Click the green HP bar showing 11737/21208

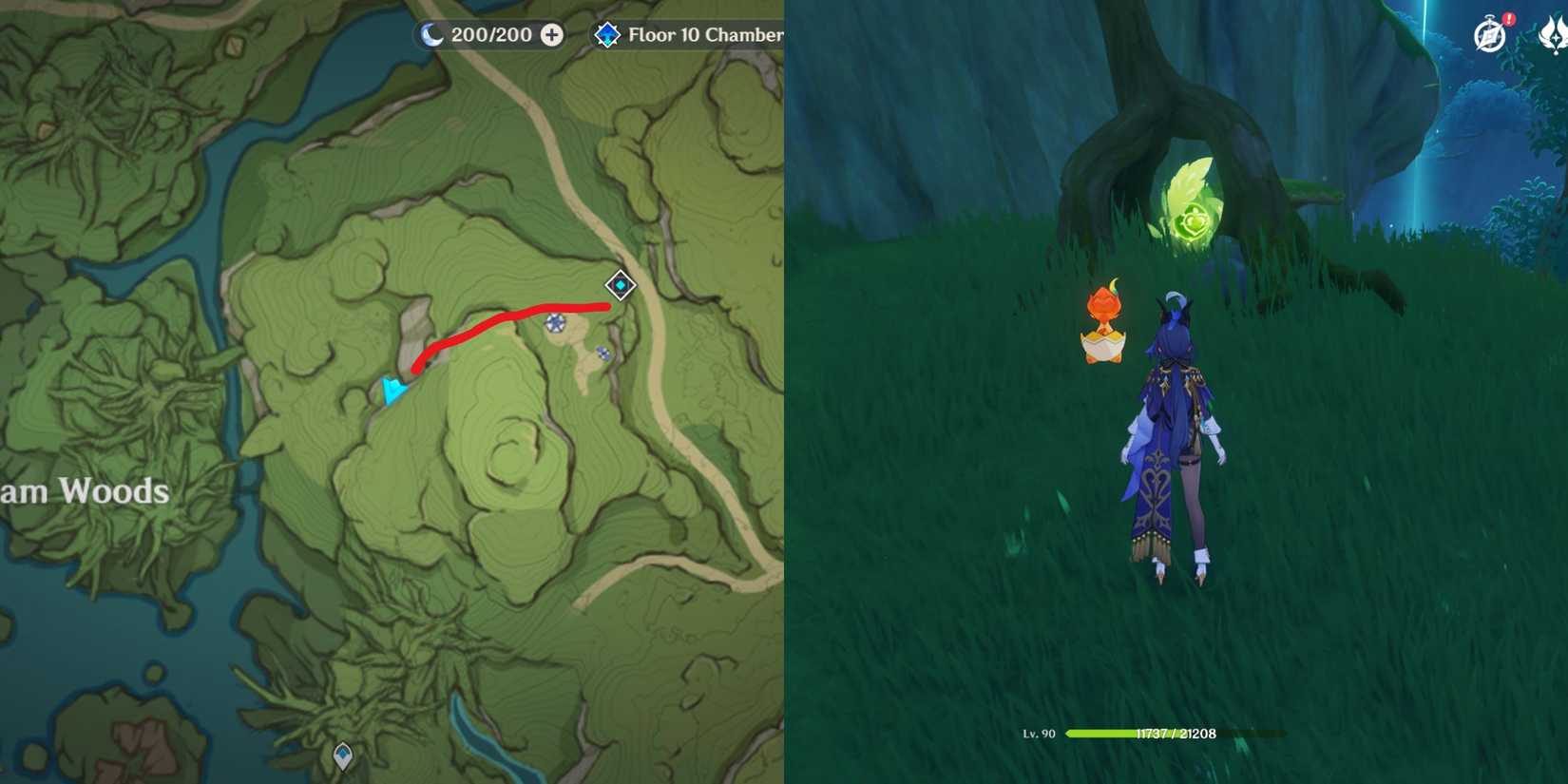coord(1150,734)
